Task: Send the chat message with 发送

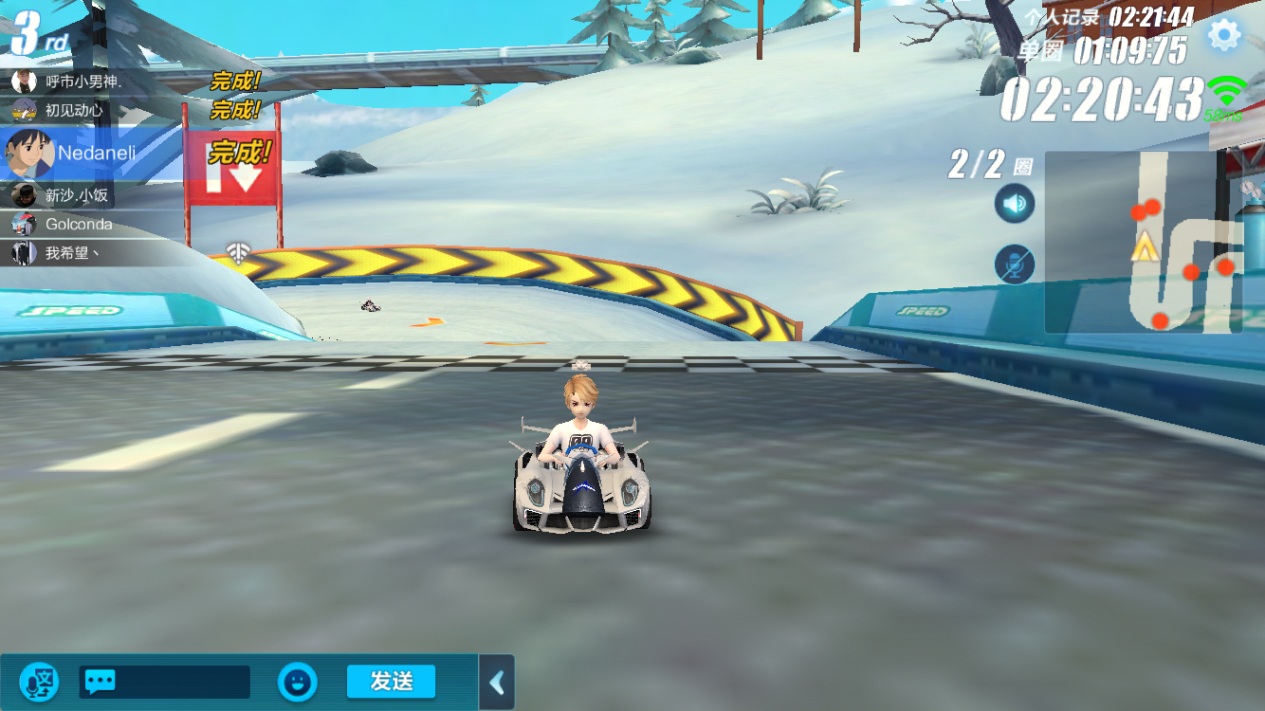Action: (x=391, y=681)
